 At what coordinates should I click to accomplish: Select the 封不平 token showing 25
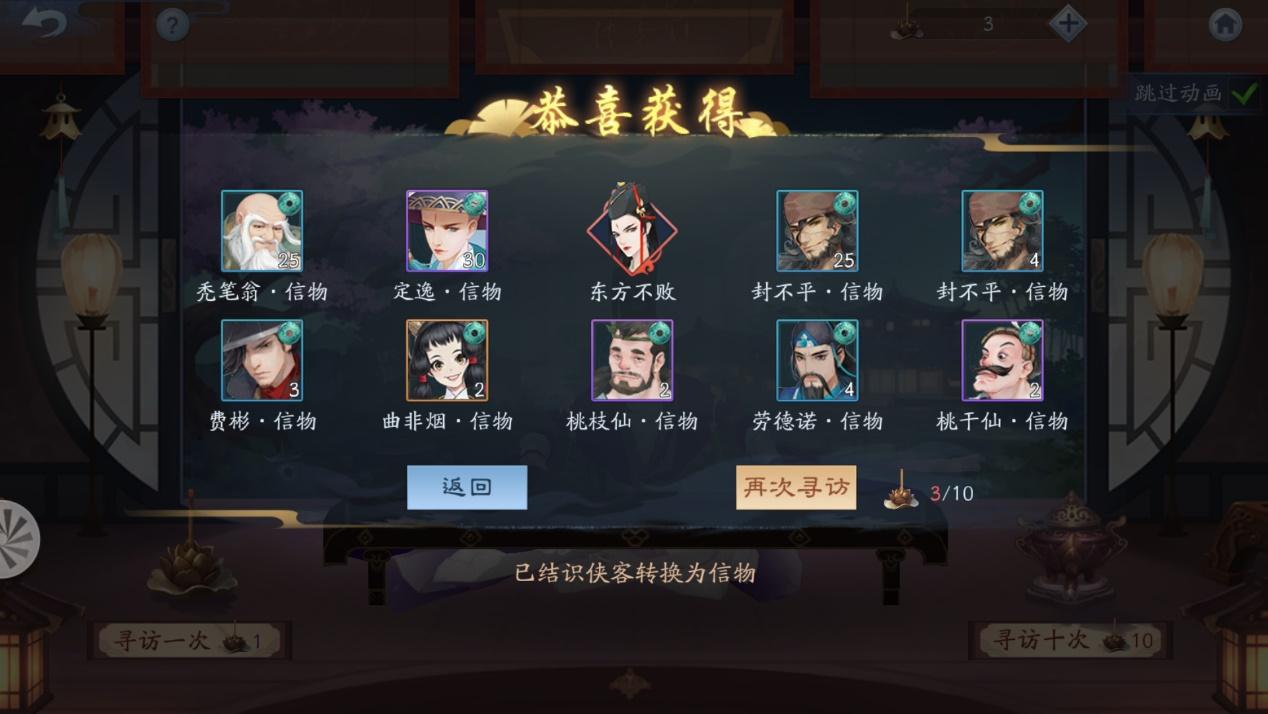click(817, 231)
